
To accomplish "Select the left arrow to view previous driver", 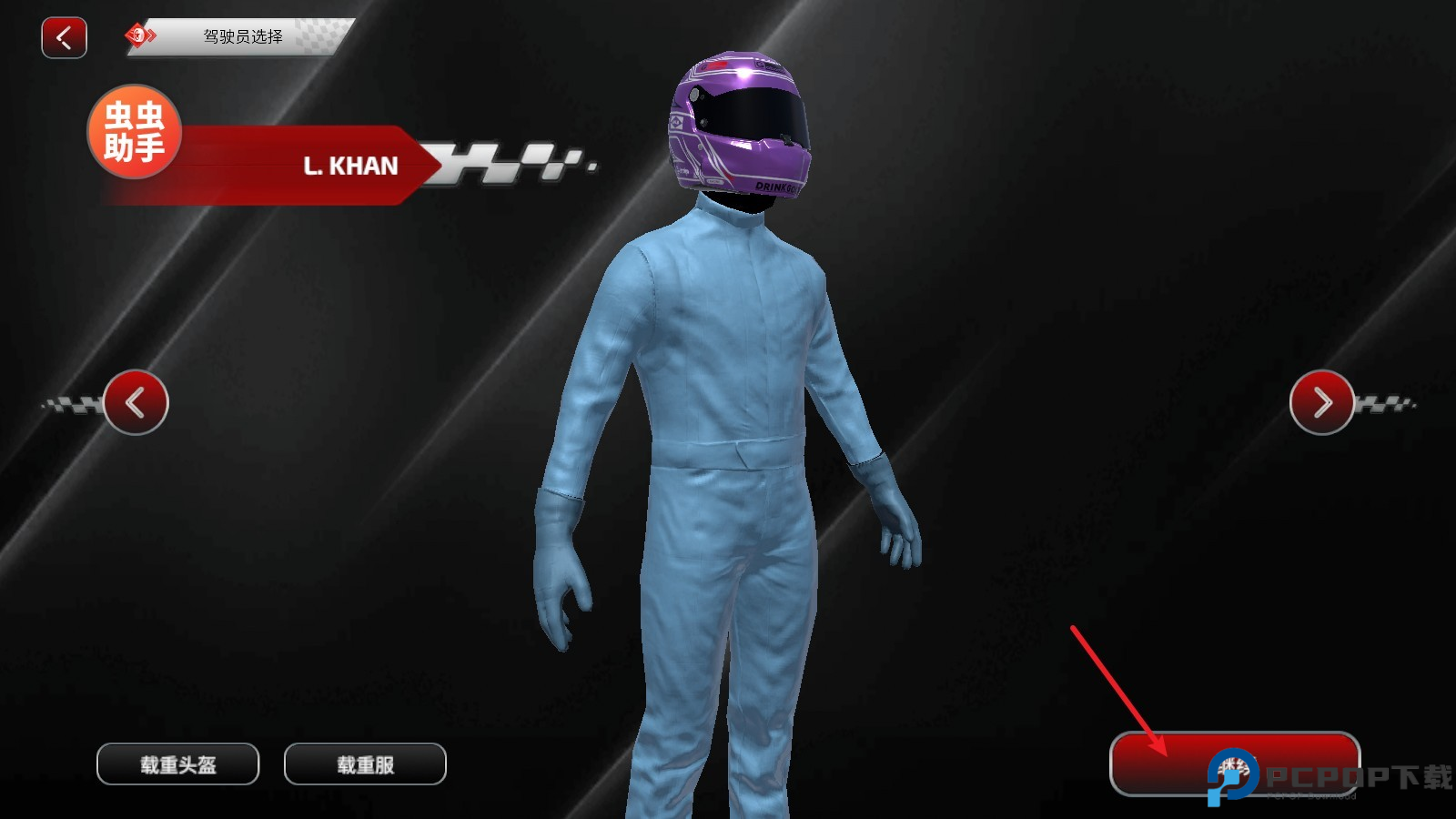I will tap(136, 403).
